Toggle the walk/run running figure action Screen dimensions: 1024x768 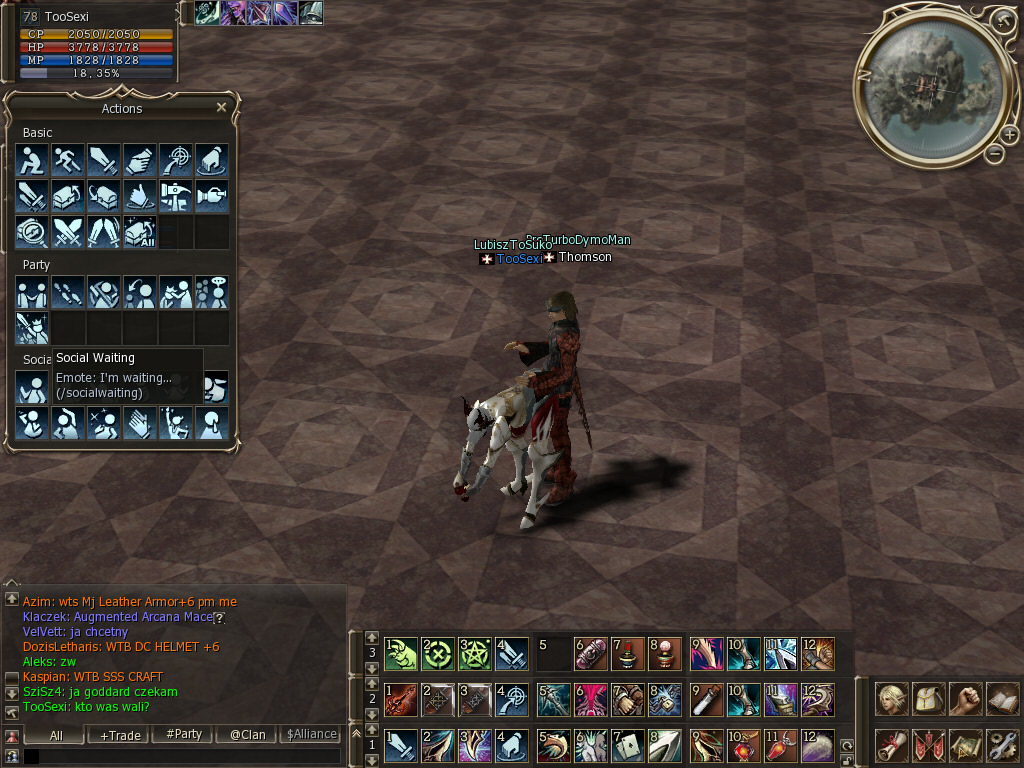(67, 160)
